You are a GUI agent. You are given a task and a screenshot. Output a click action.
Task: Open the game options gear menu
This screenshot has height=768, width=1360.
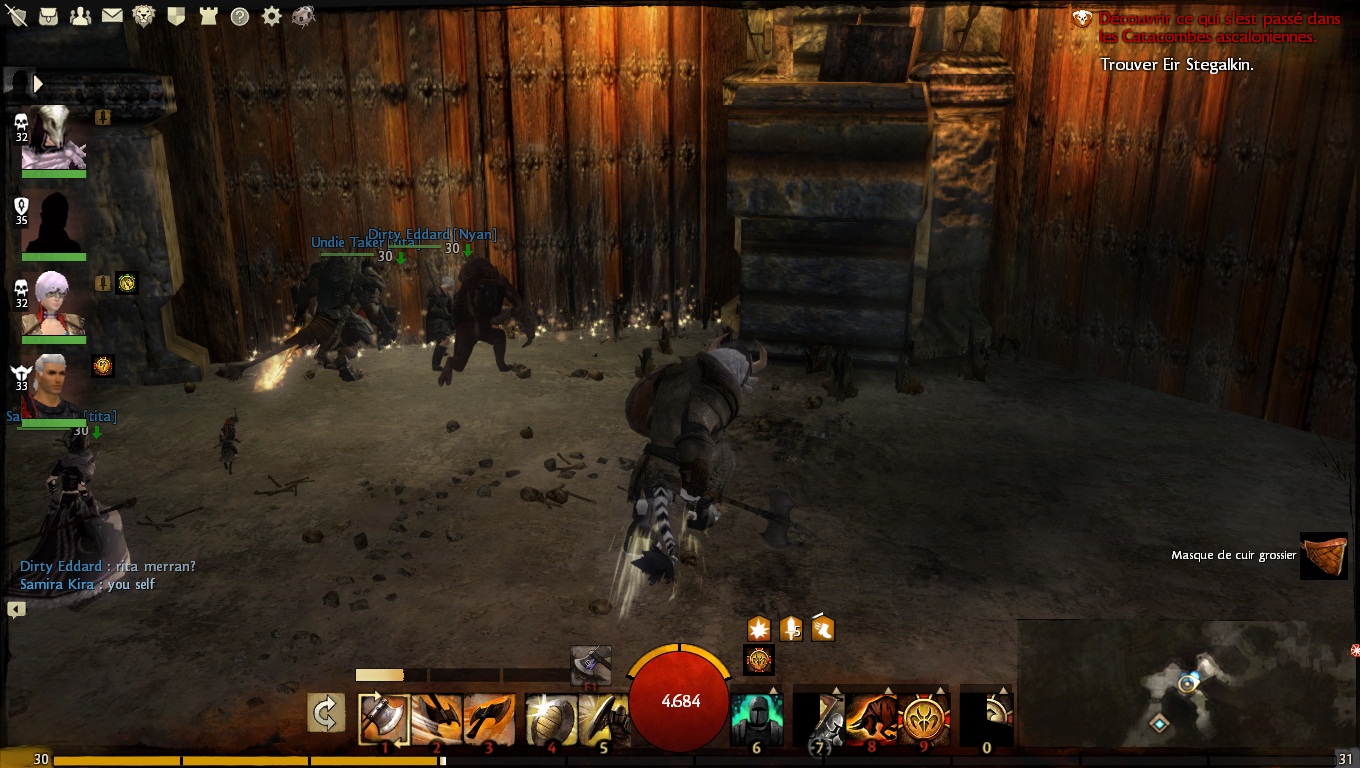point(271,16)
